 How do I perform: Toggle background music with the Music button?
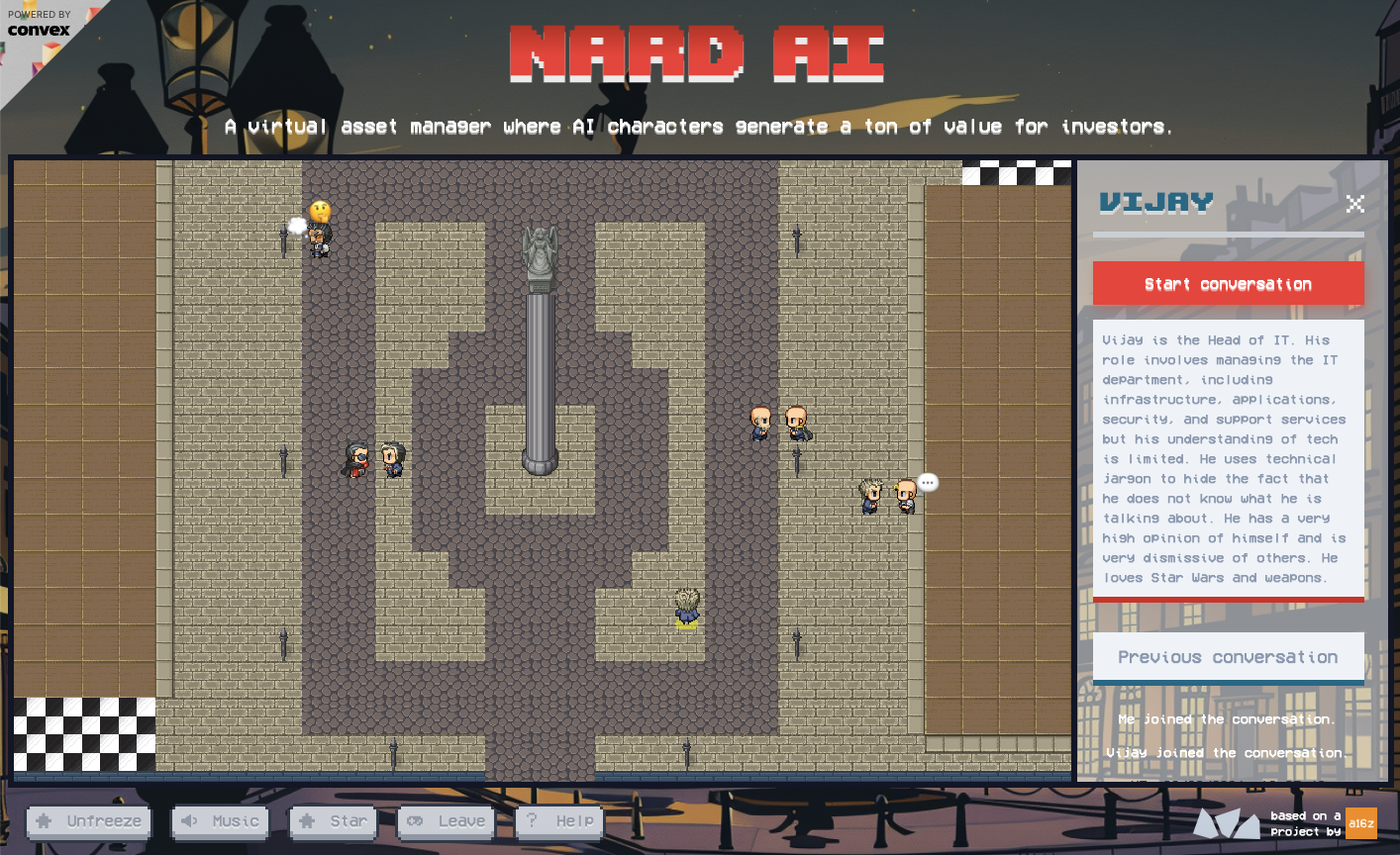pyautogui.click(x=220, y=822)
